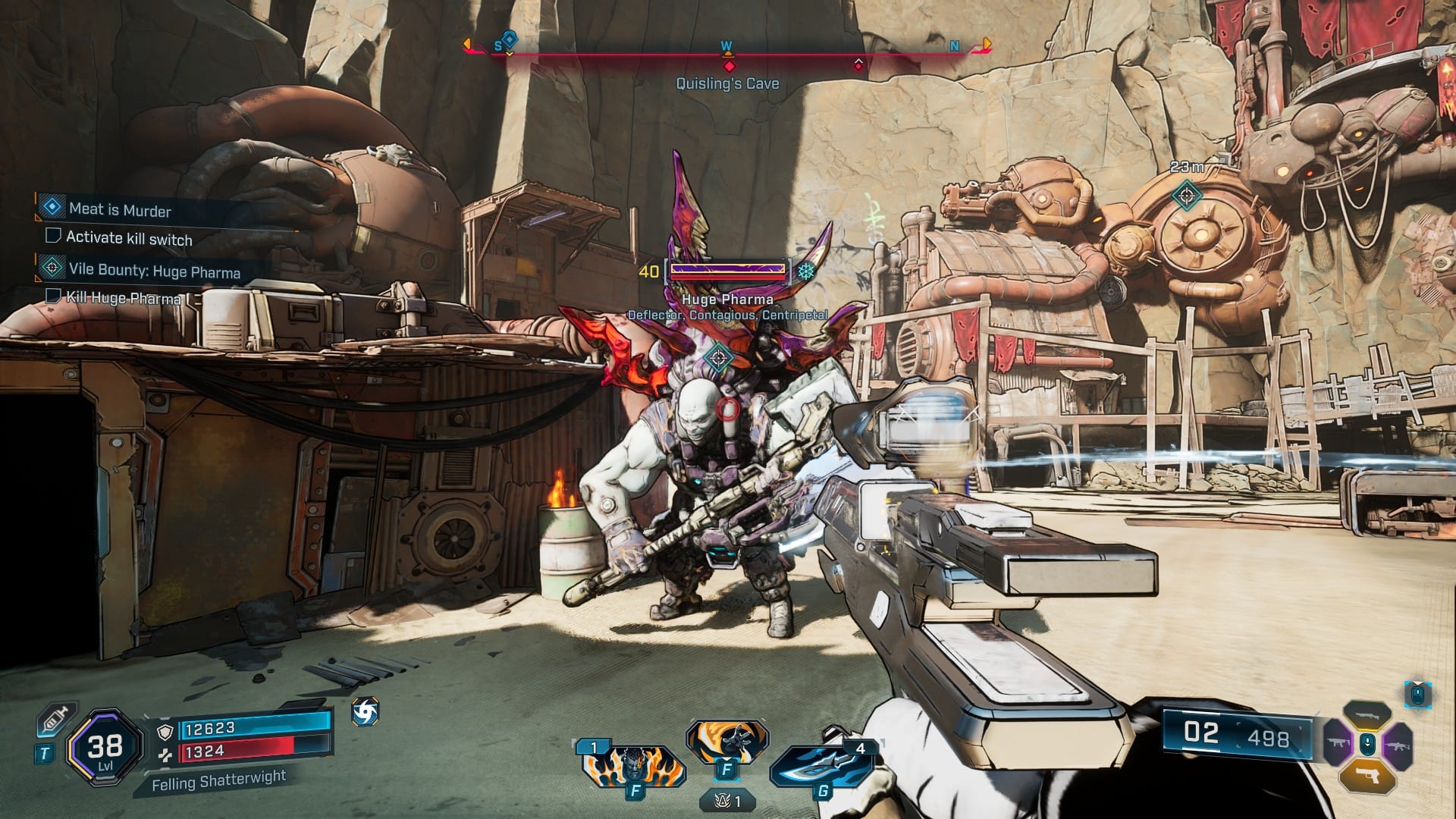Open the level 38 character badge

tap(105, 748)
